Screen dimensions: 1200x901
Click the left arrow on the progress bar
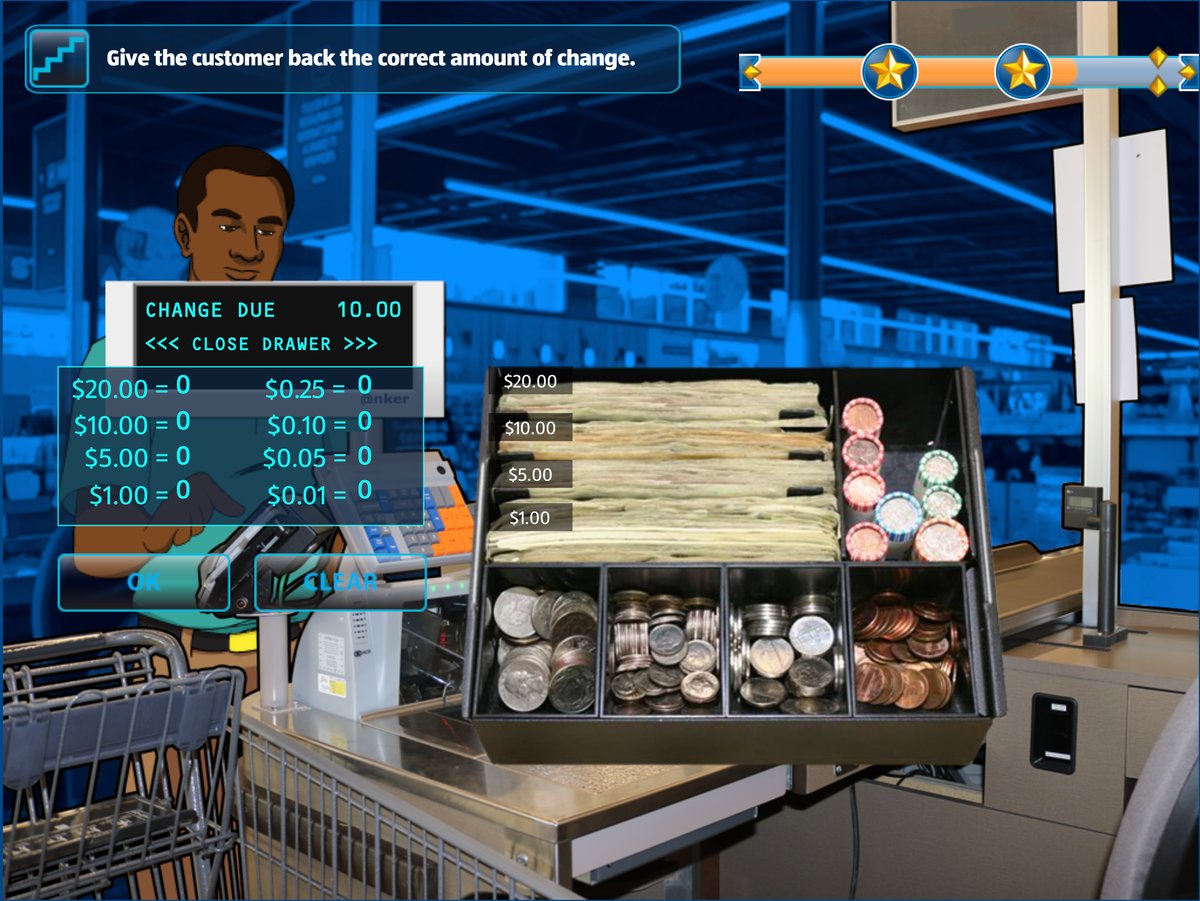tap(751, 72)
